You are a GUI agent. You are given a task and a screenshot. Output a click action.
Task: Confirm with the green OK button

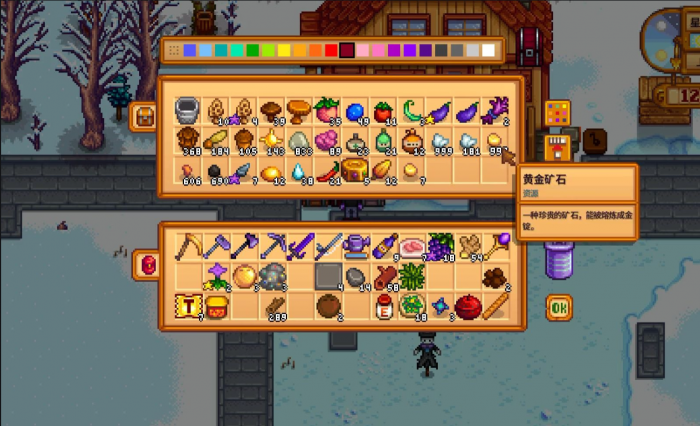(x=559, y=308)
